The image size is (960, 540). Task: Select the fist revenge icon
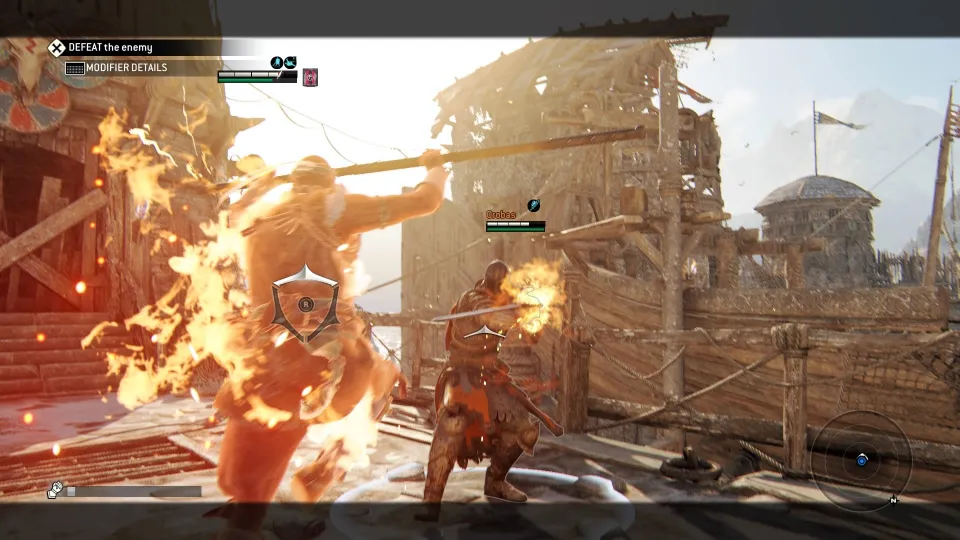point(56,490)
